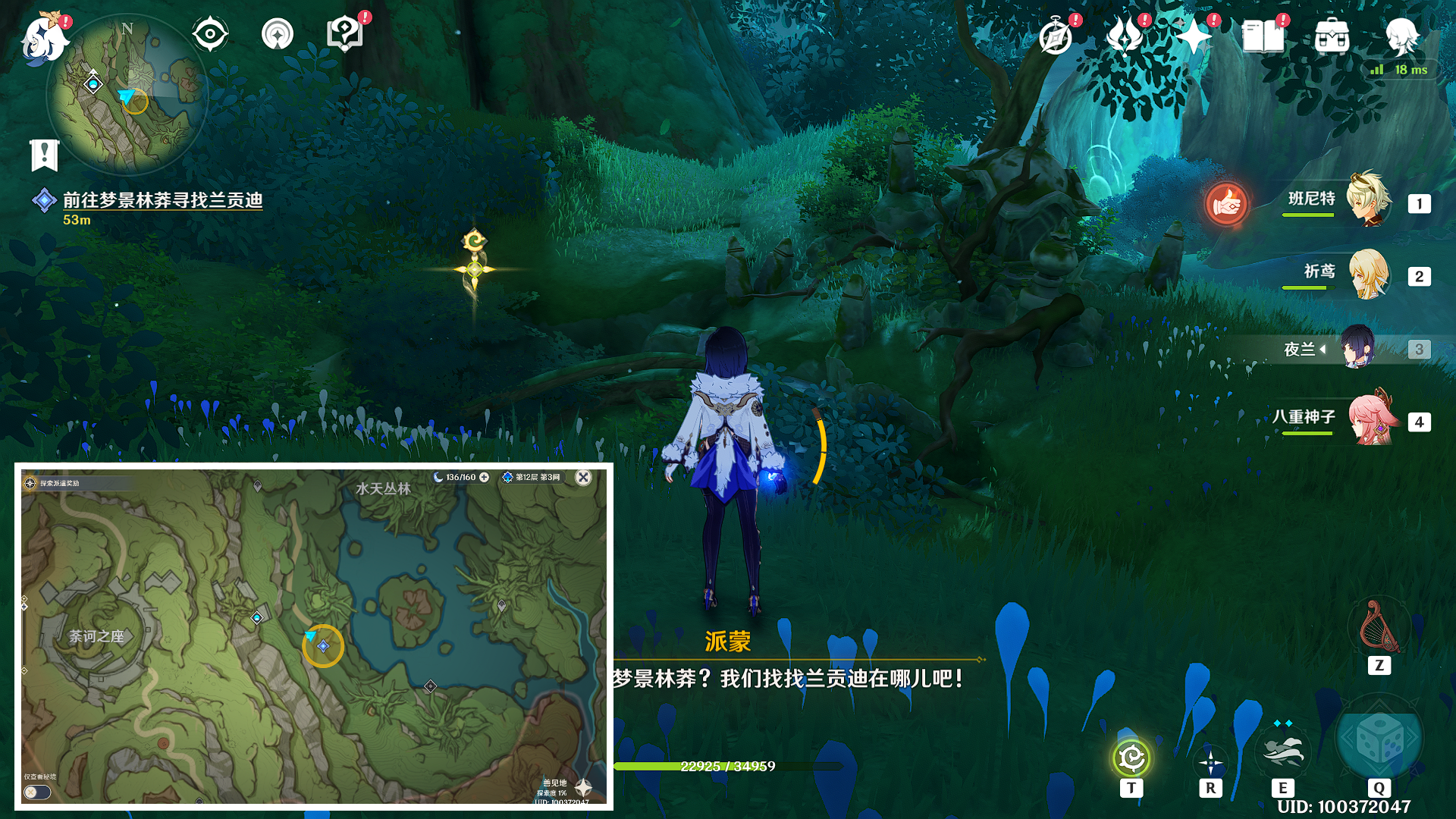This screenshot has height=819, width=1456.
Task: Activate the elemental sight eye icon
Action: click(210, 34)
